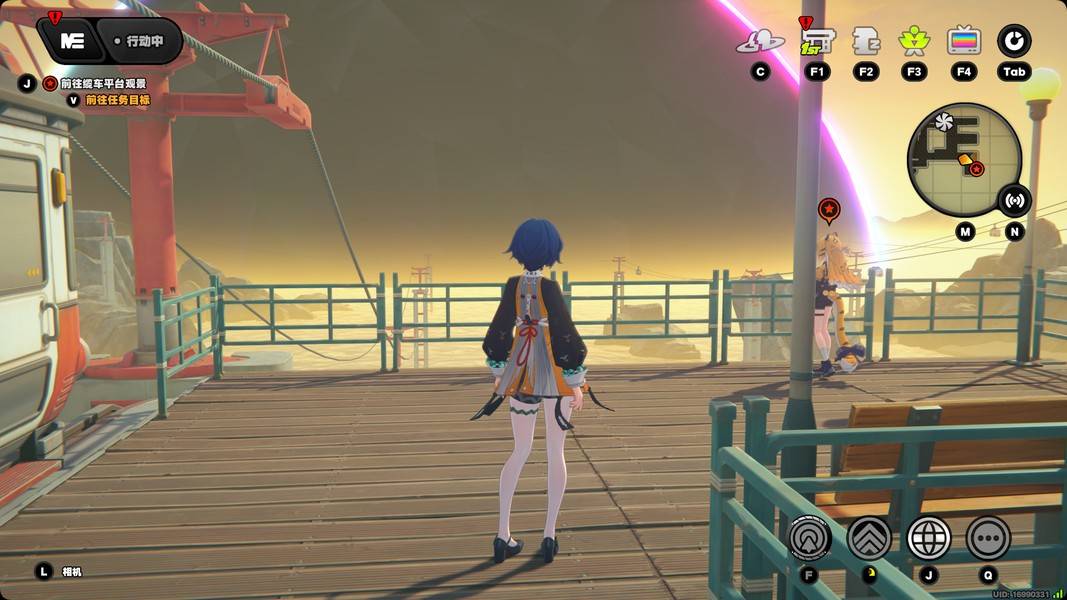1067x600 pixels.
Task: Open the hat and UFO icon menu
Action: pos(760,42)
